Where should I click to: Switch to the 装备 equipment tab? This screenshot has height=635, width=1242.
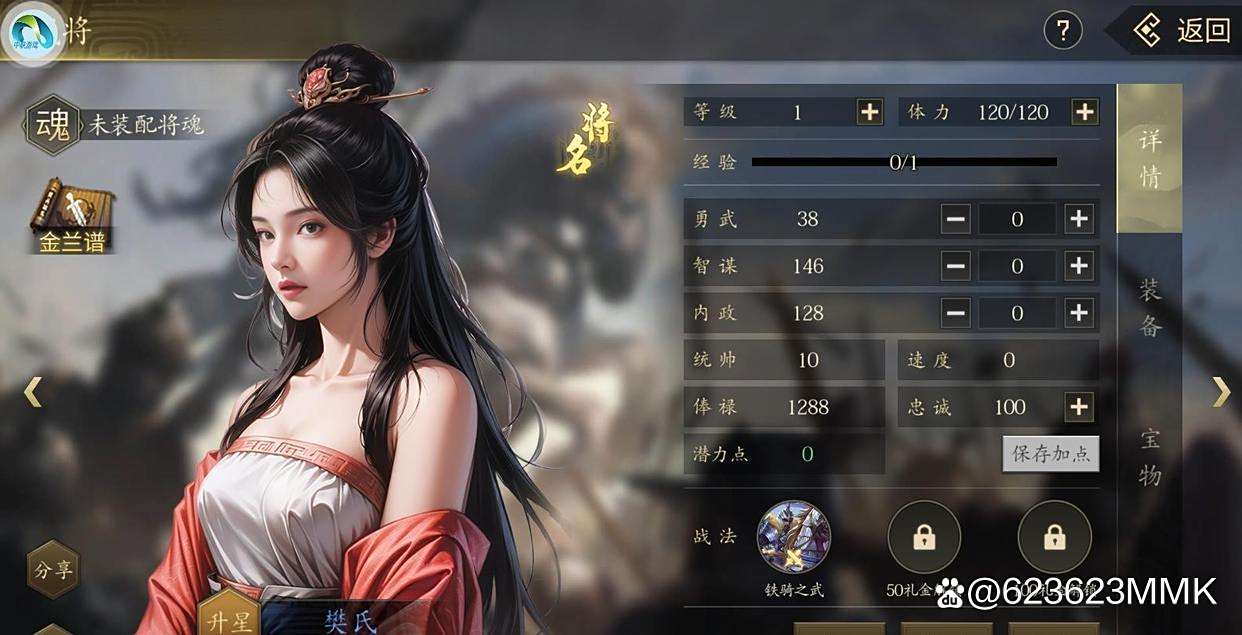(1150, 308)
